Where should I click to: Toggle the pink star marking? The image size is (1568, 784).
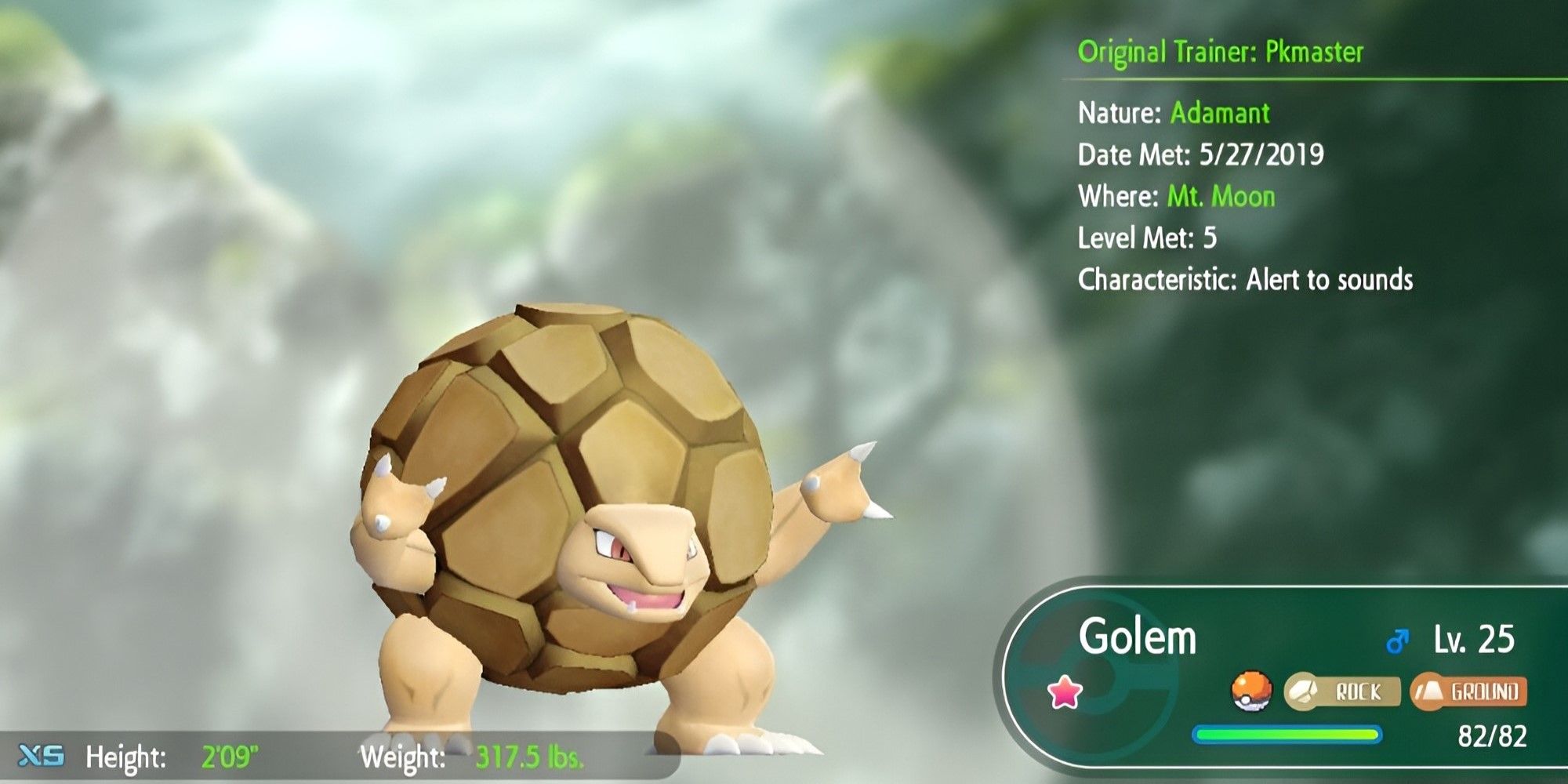[1065, 693]
